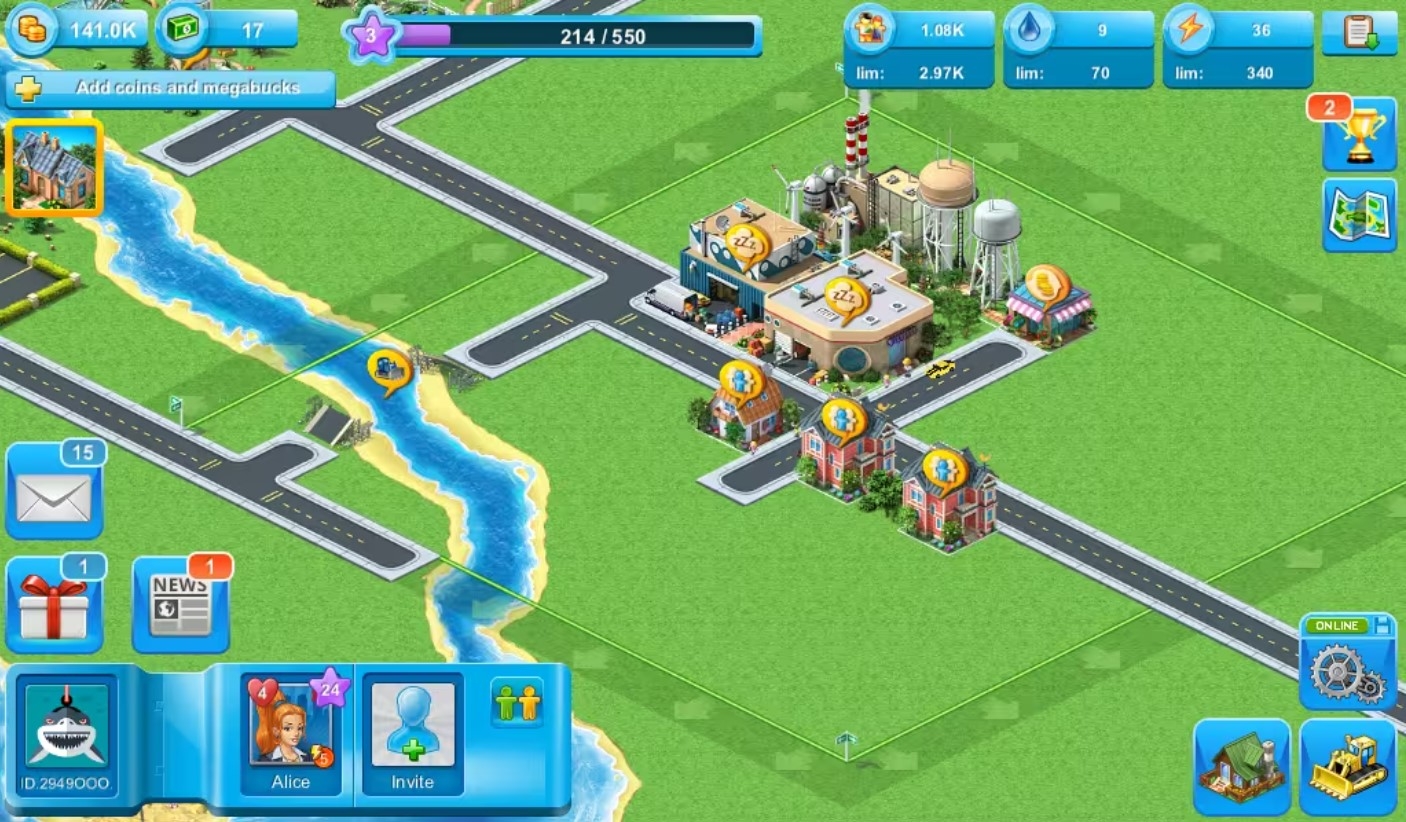
Task: Visit Alice's city from the friends bar
Action: click(289, 735)
